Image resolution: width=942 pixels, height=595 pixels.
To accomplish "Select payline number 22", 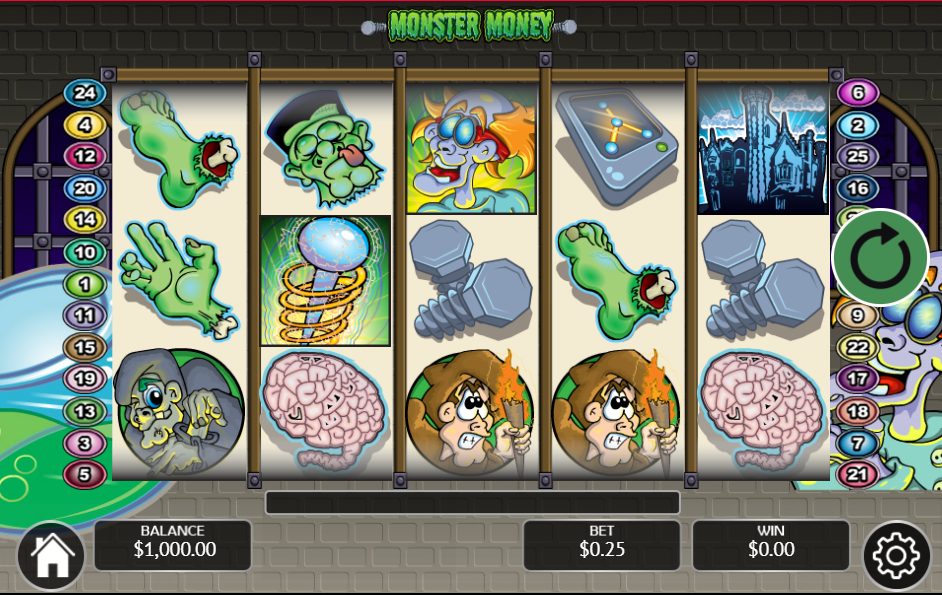I will [x=857, y=347].
